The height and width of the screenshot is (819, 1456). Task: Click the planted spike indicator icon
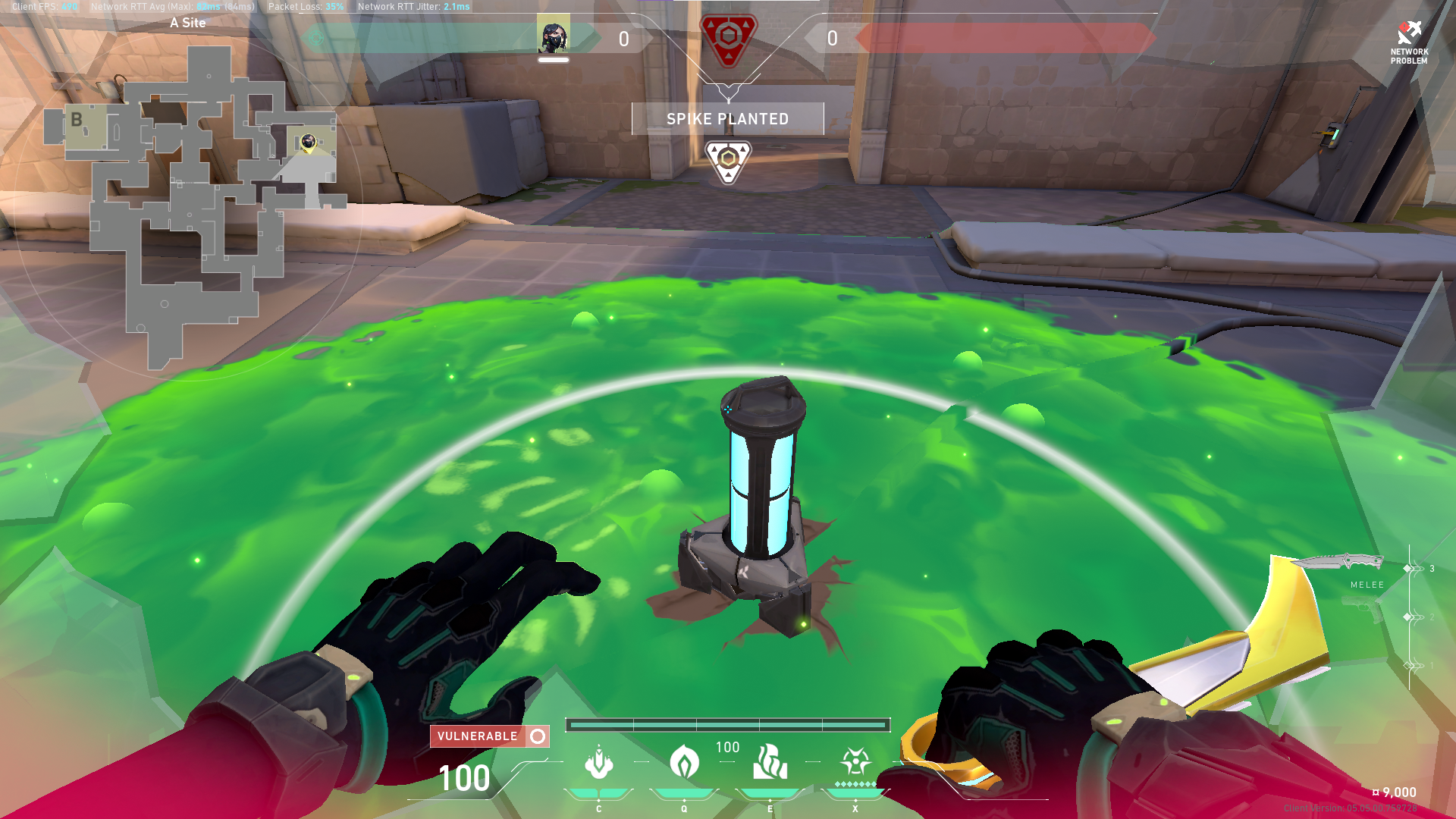pyautogui.click(x=728, y=160)
